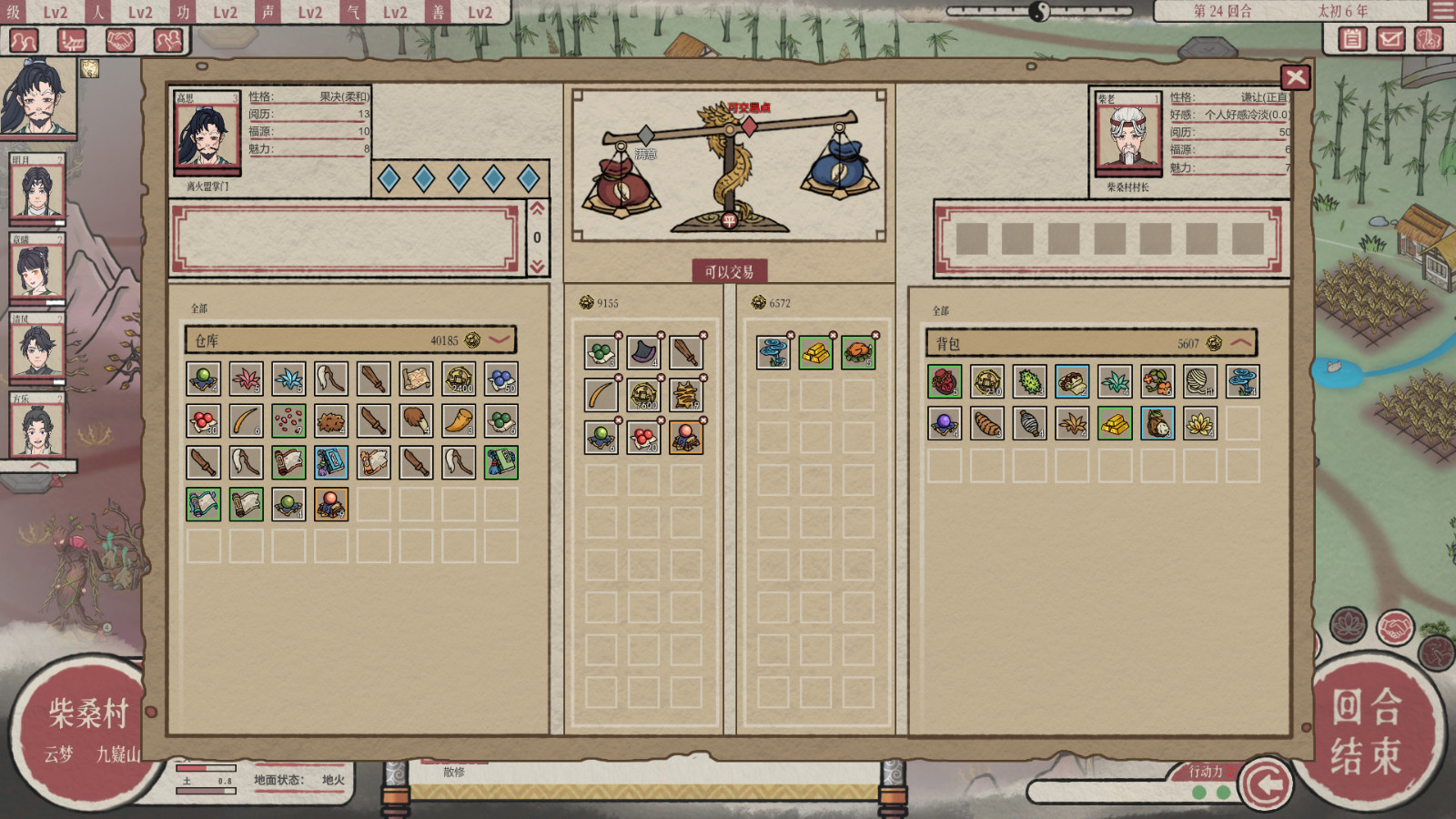Viewport: 1456px width, 819px height.
Task: Select the pink coral herb in warehouse
Action: tap(247, 379)
